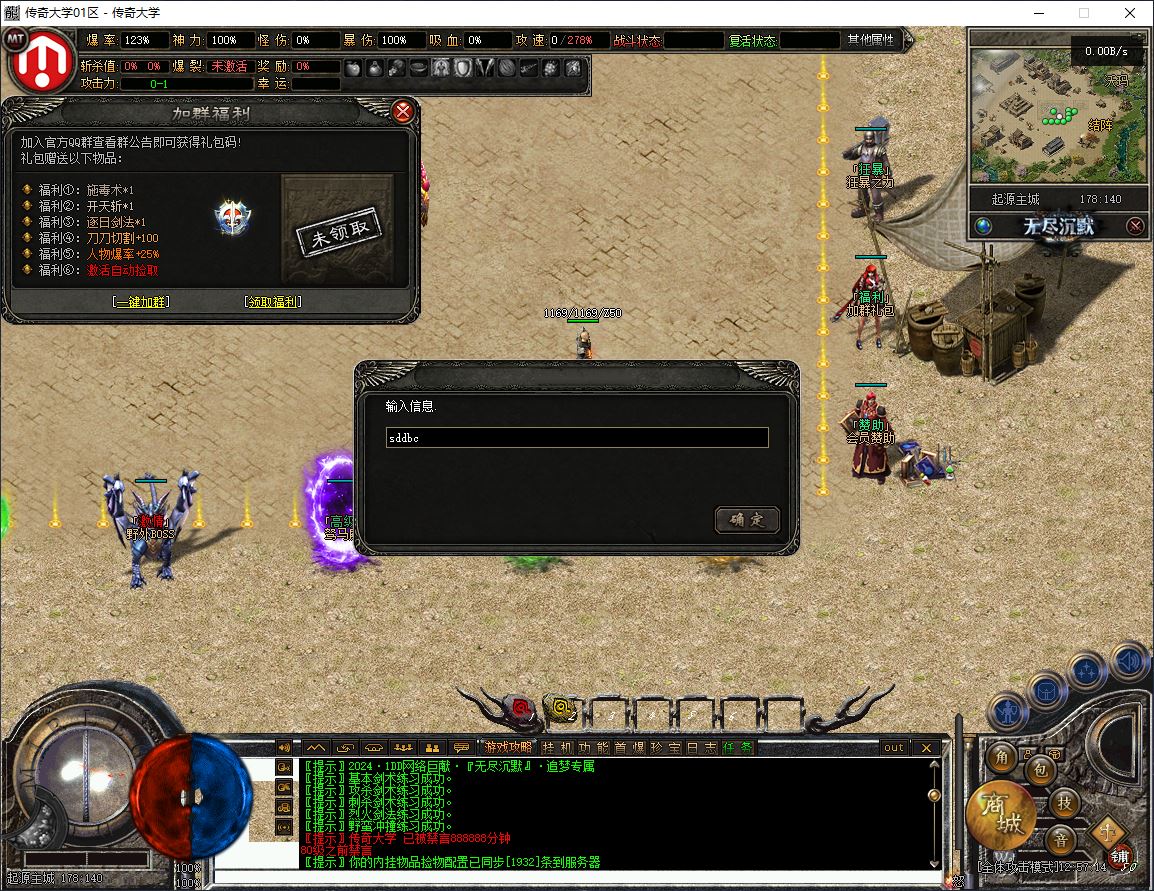Claim rewards via the 领取福利 link

click(272, 302)
